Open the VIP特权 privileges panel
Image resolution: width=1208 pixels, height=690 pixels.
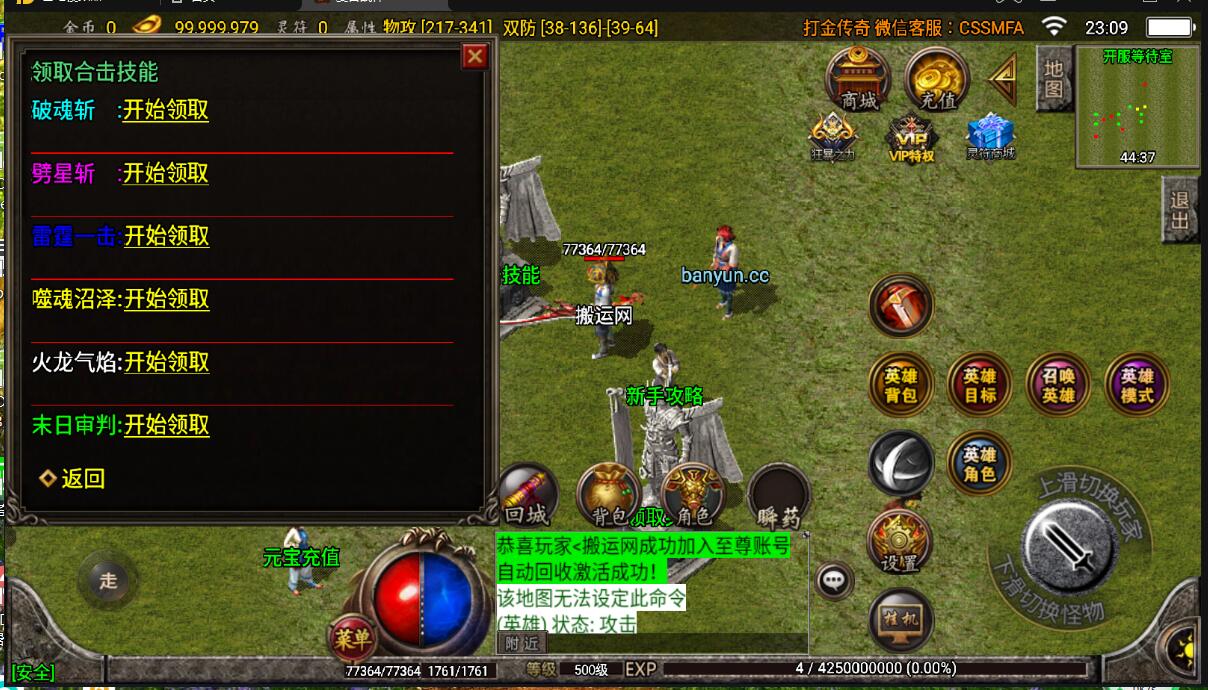pyautogui.click(x=911, y=138)
